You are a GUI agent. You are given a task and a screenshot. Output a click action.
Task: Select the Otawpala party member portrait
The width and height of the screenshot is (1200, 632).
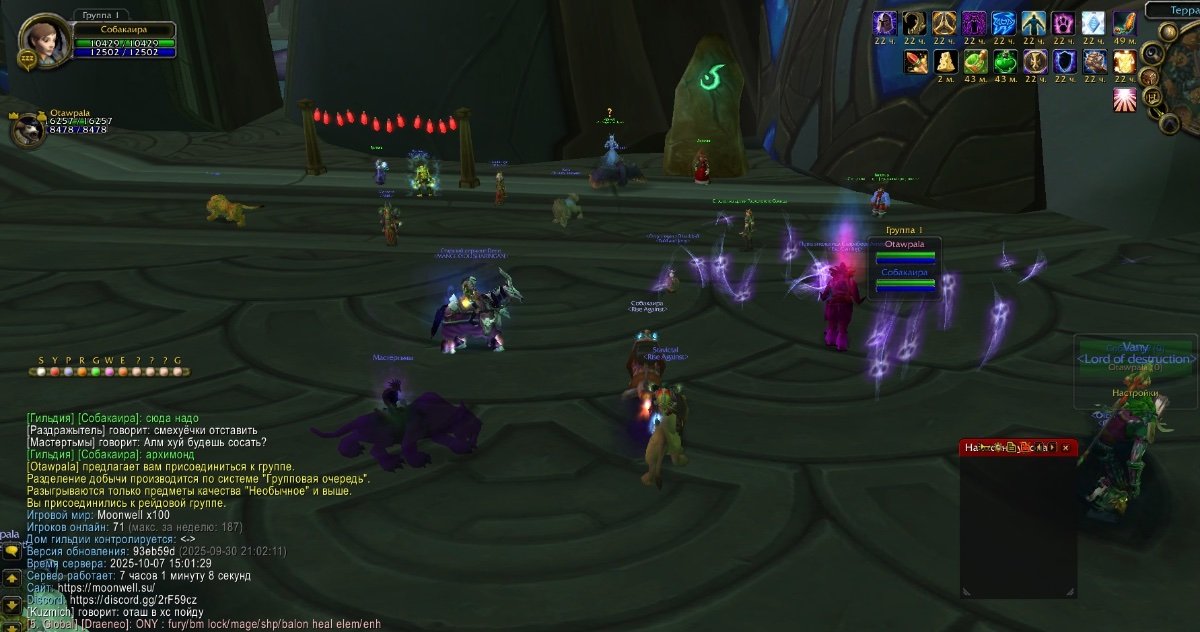pos(29,131)
